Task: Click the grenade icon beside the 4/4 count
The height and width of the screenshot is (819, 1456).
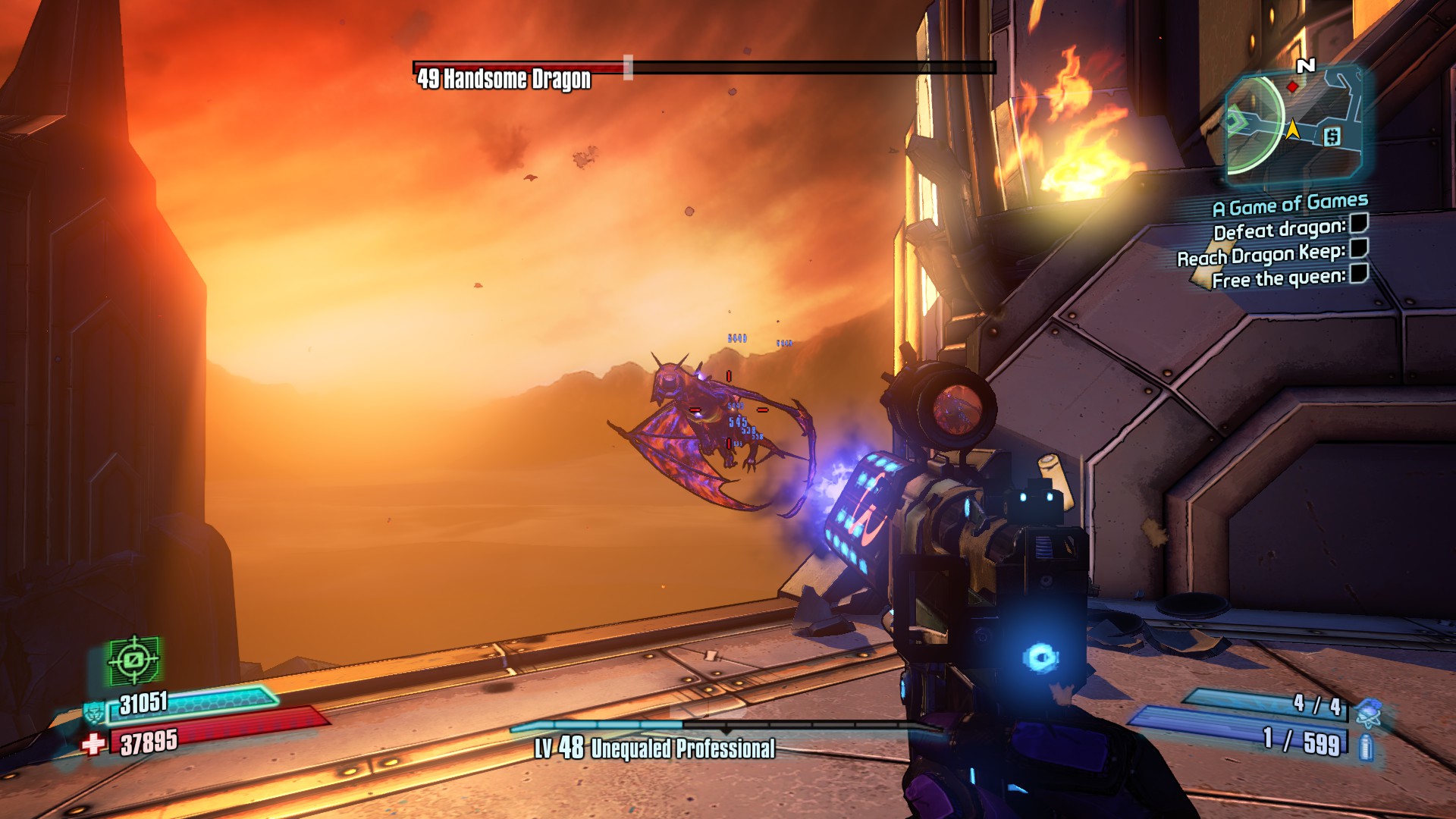Action: click(x=1367, y=711)
